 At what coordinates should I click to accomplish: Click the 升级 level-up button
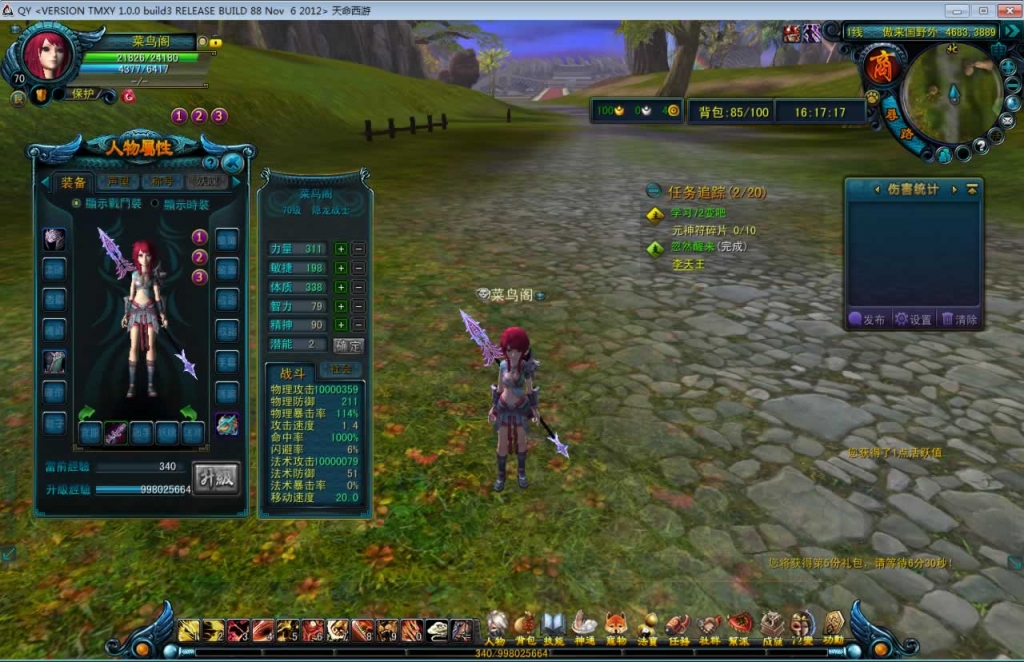click(x=216, y=477)
